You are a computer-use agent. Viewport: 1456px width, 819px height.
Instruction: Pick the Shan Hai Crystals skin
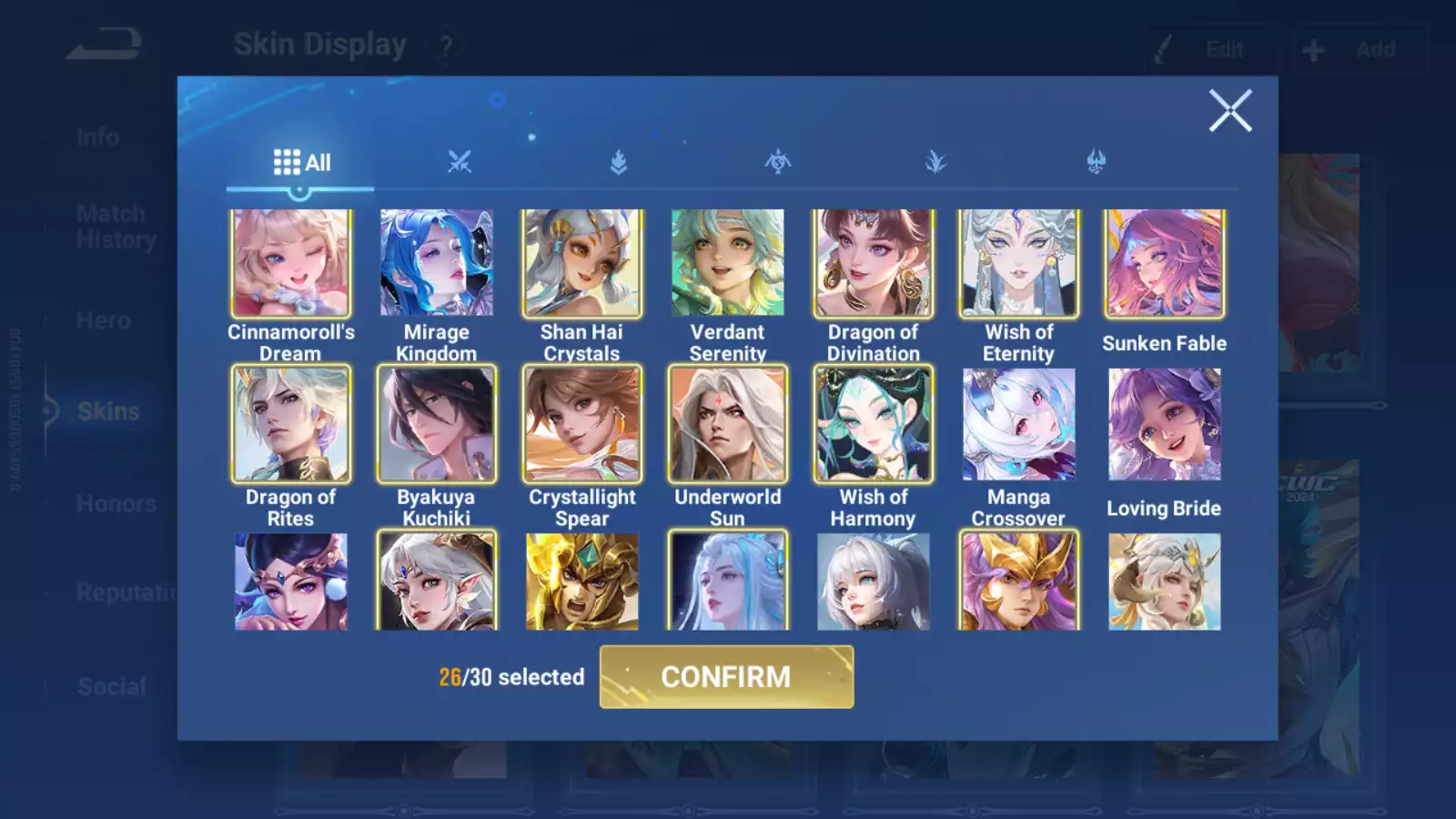click(x=581, y=263)
